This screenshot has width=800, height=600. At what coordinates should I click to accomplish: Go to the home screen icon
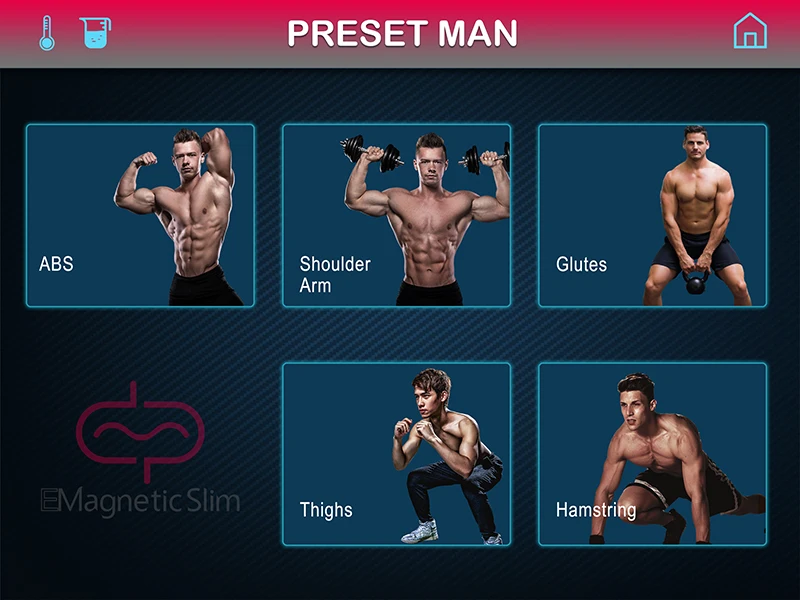tap(750, 32)
